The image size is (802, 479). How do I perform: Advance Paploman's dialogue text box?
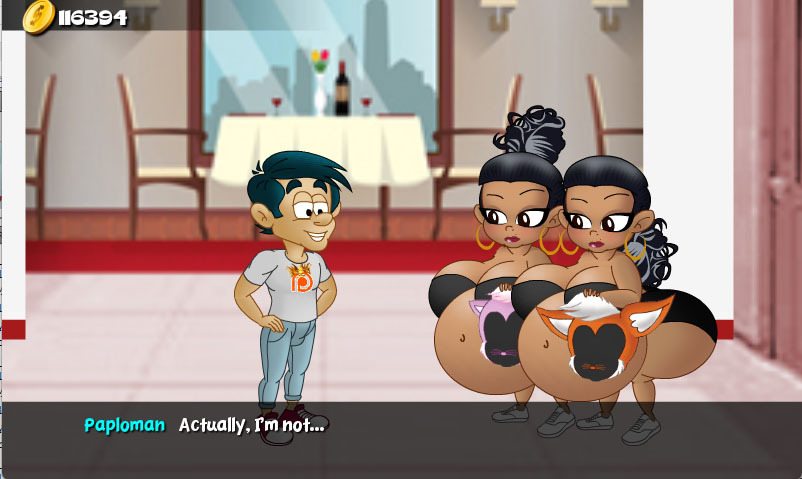coord(400,438)
